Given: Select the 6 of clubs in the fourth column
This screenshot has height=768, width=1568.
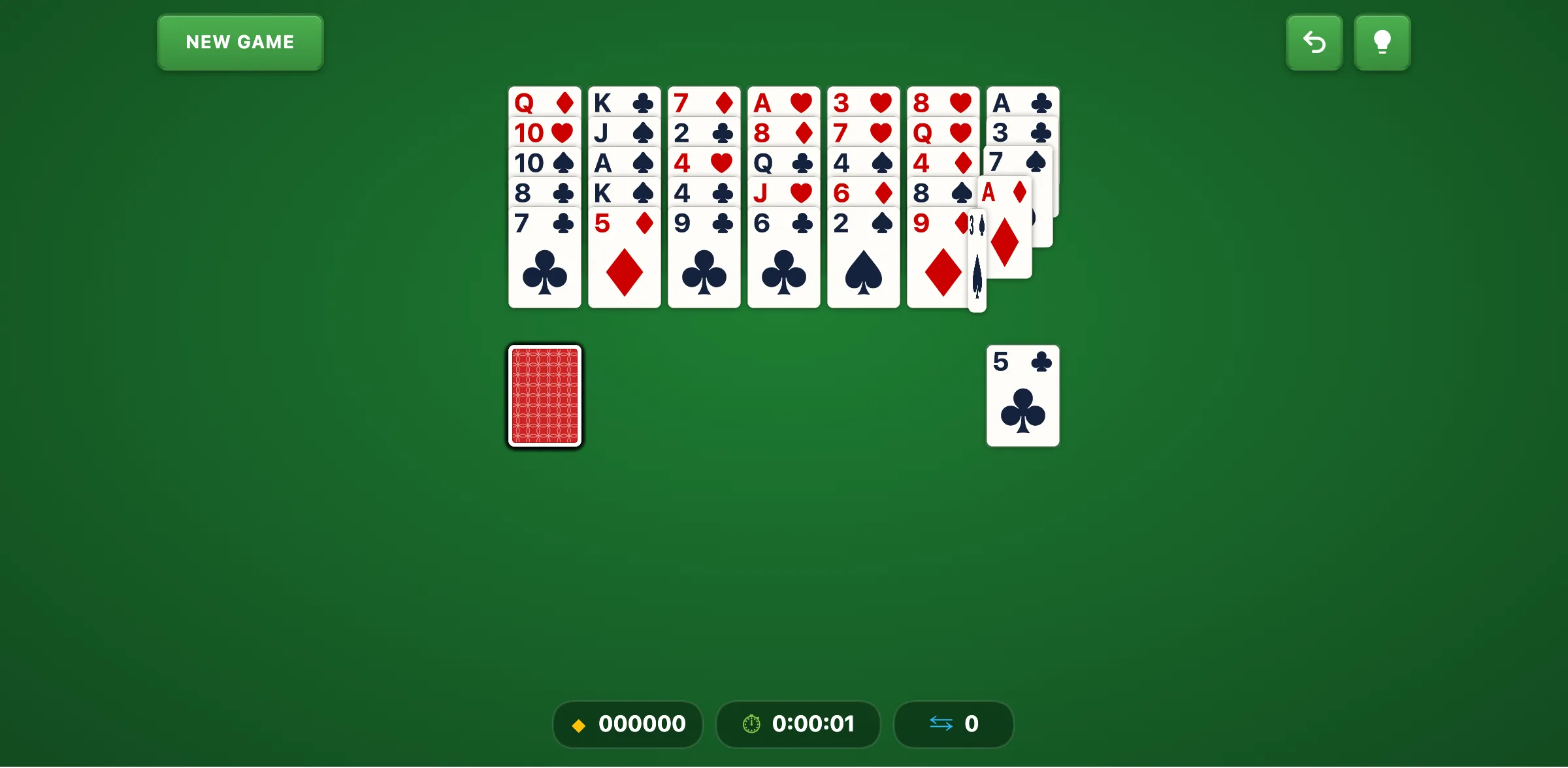Looking at the screenshot, I should tap(783, 261).
